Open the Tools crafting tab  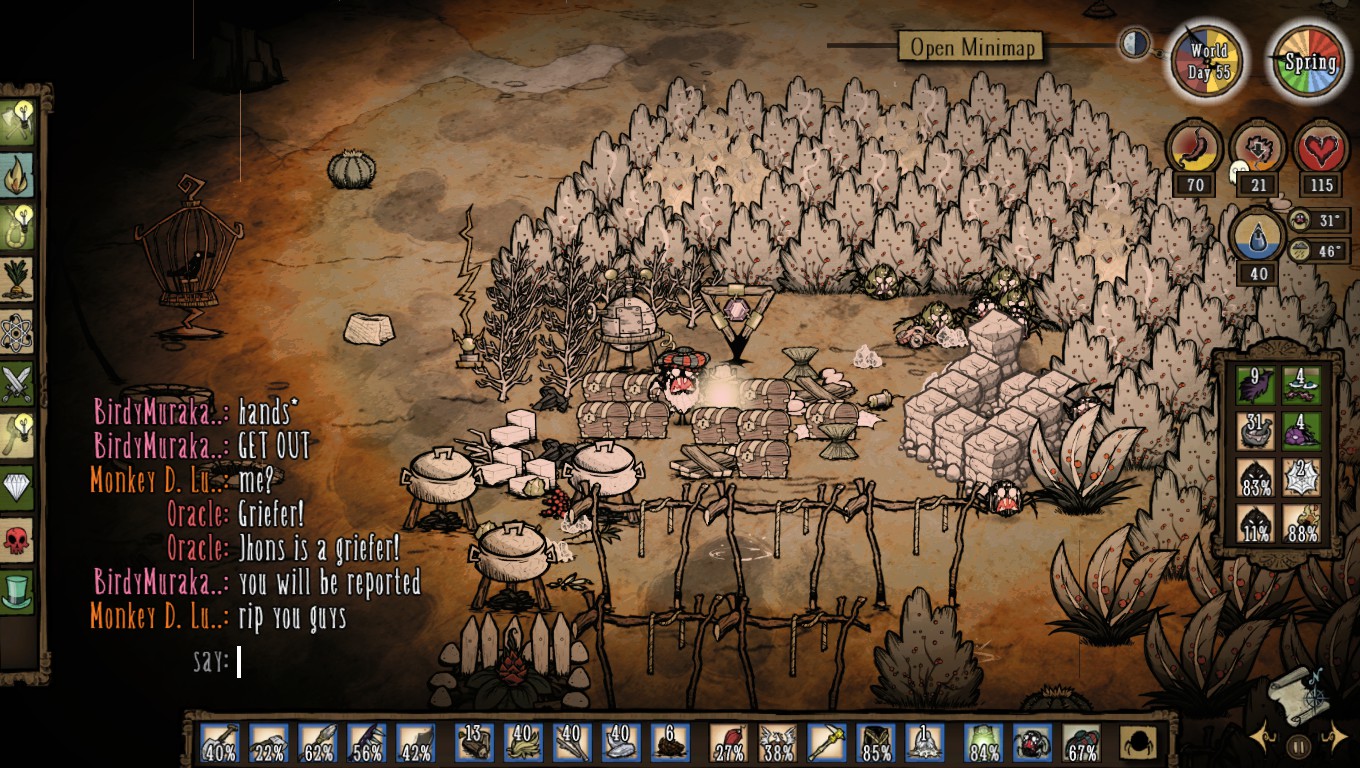[17, 123]
